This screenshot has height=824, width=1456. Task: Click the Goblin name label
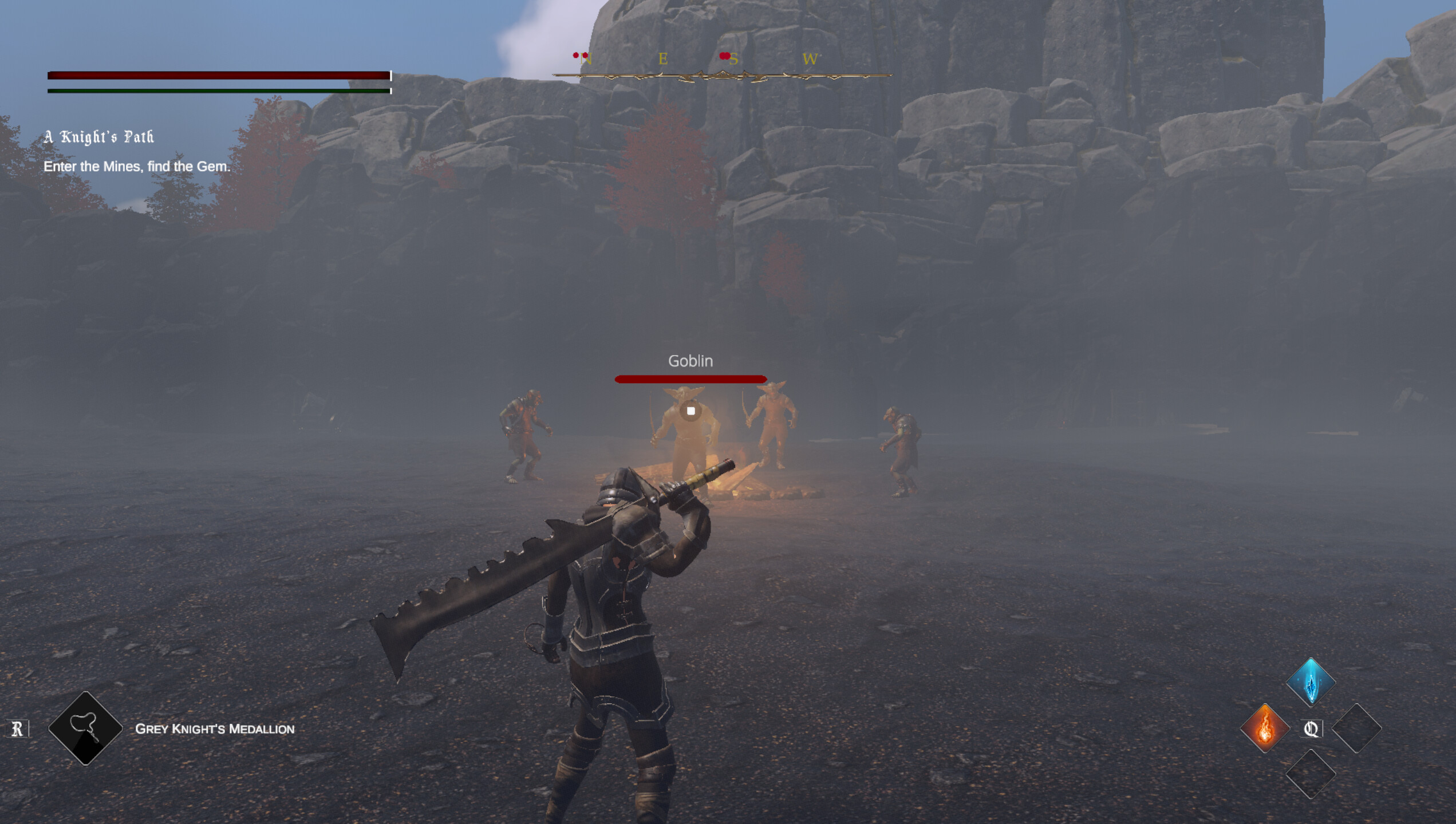pos(690,361)
